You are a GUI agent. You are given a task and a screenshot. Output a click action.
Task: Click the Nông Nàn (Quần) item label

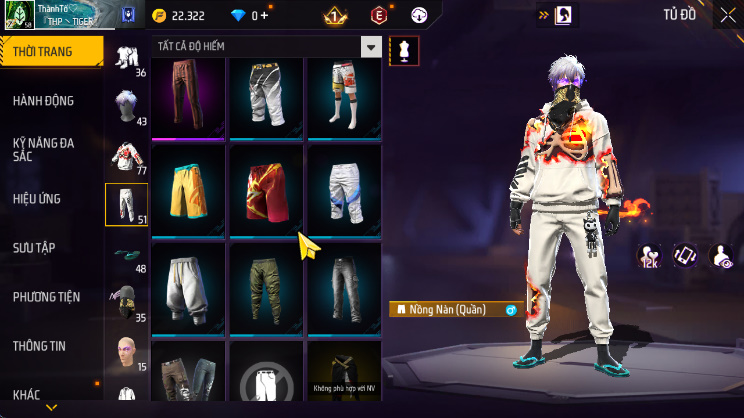click(x=448, y=310)
